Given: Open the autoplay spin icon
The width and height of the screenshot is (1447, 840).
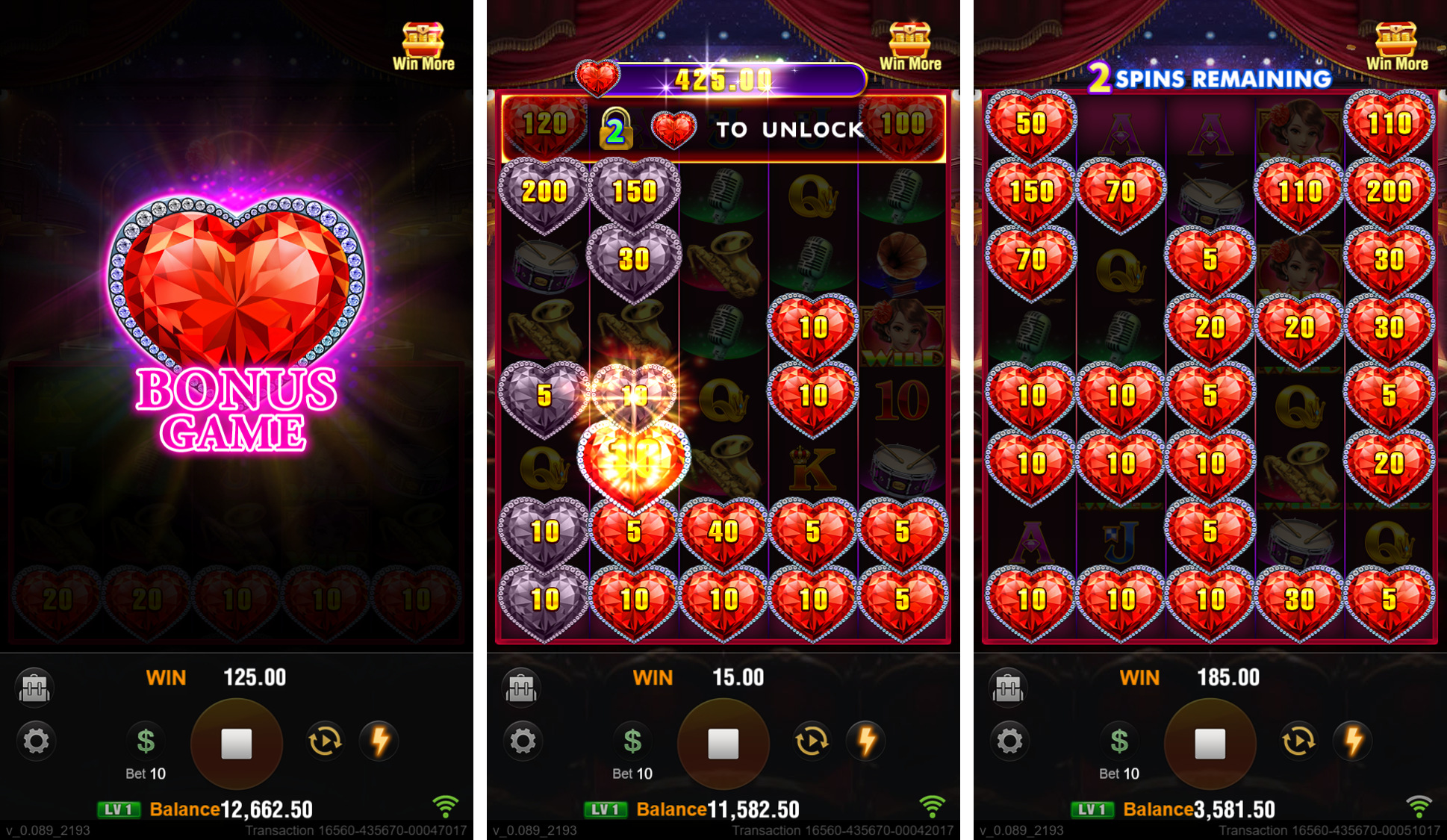Looking at the screenshot, I should click(x=326, y=741).
